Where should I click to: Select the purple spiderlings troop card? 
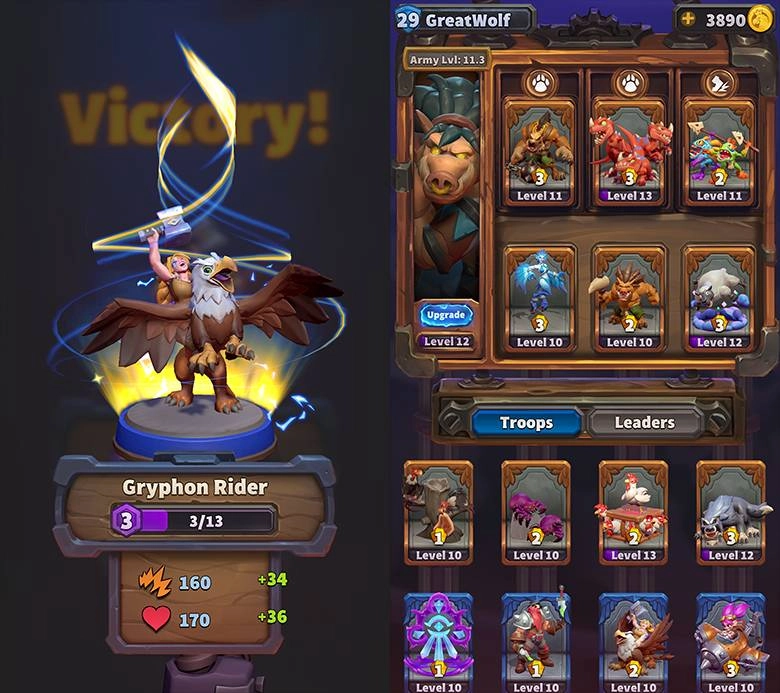536,510
